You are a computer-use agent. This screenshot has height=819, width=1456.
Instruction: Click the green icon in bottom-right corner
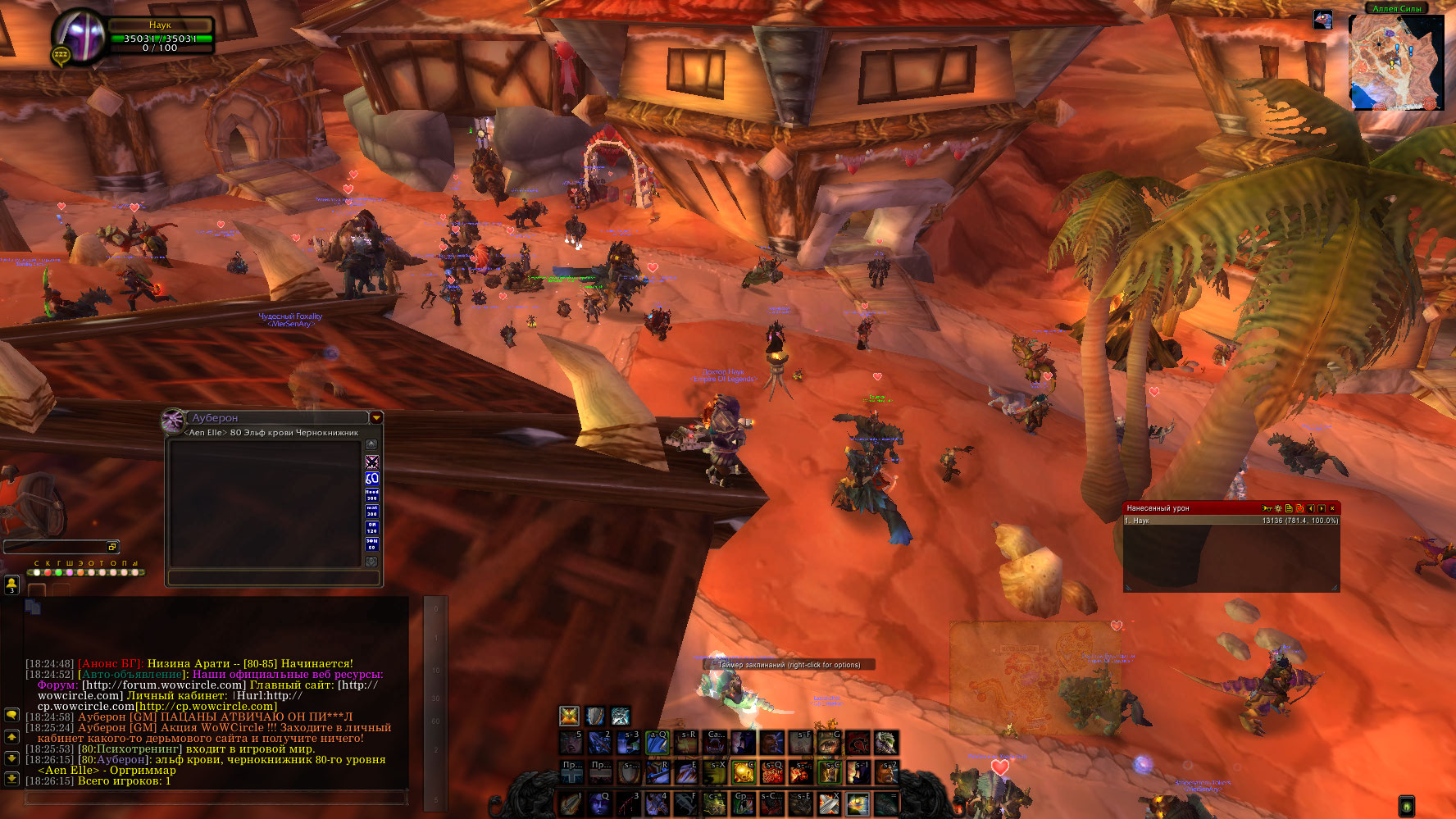(1406, 806)
